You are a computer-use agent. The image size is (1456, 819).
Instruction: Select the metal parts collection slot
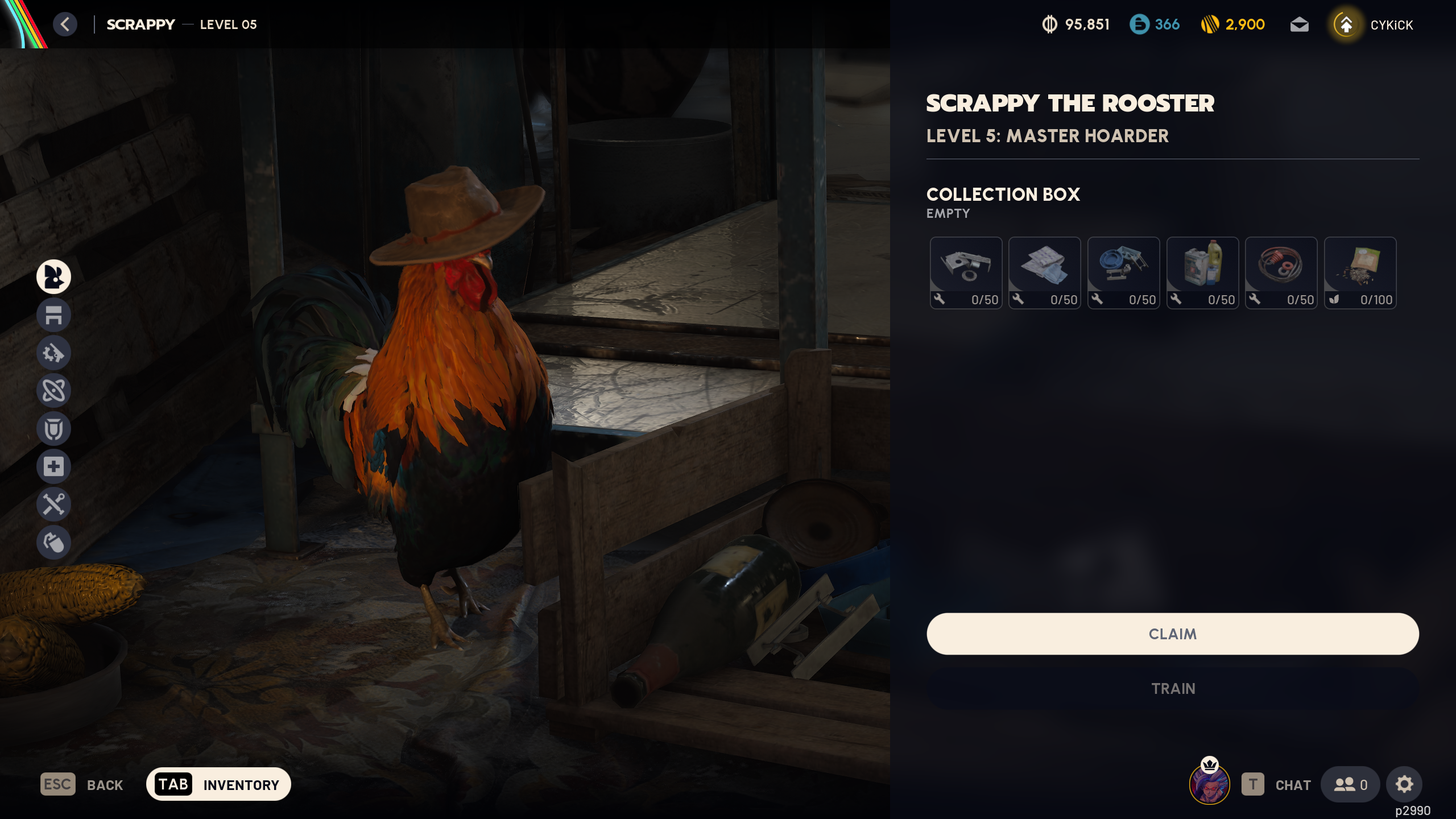pyautogui.click(x=966, y=273)
